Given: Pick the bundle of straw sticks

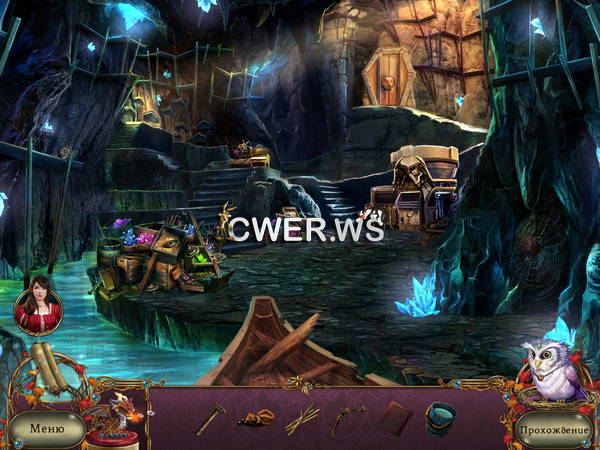Looking at the screenshot, I should pyautogui.click(x=301, y=418).
